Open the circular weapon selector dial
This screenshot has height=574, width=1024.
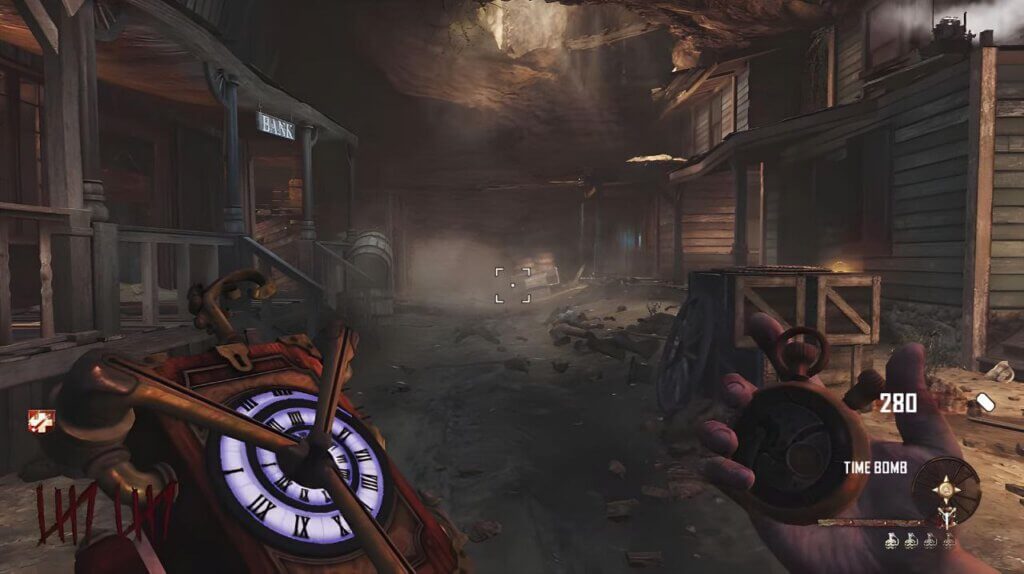[x=945, y=491]
